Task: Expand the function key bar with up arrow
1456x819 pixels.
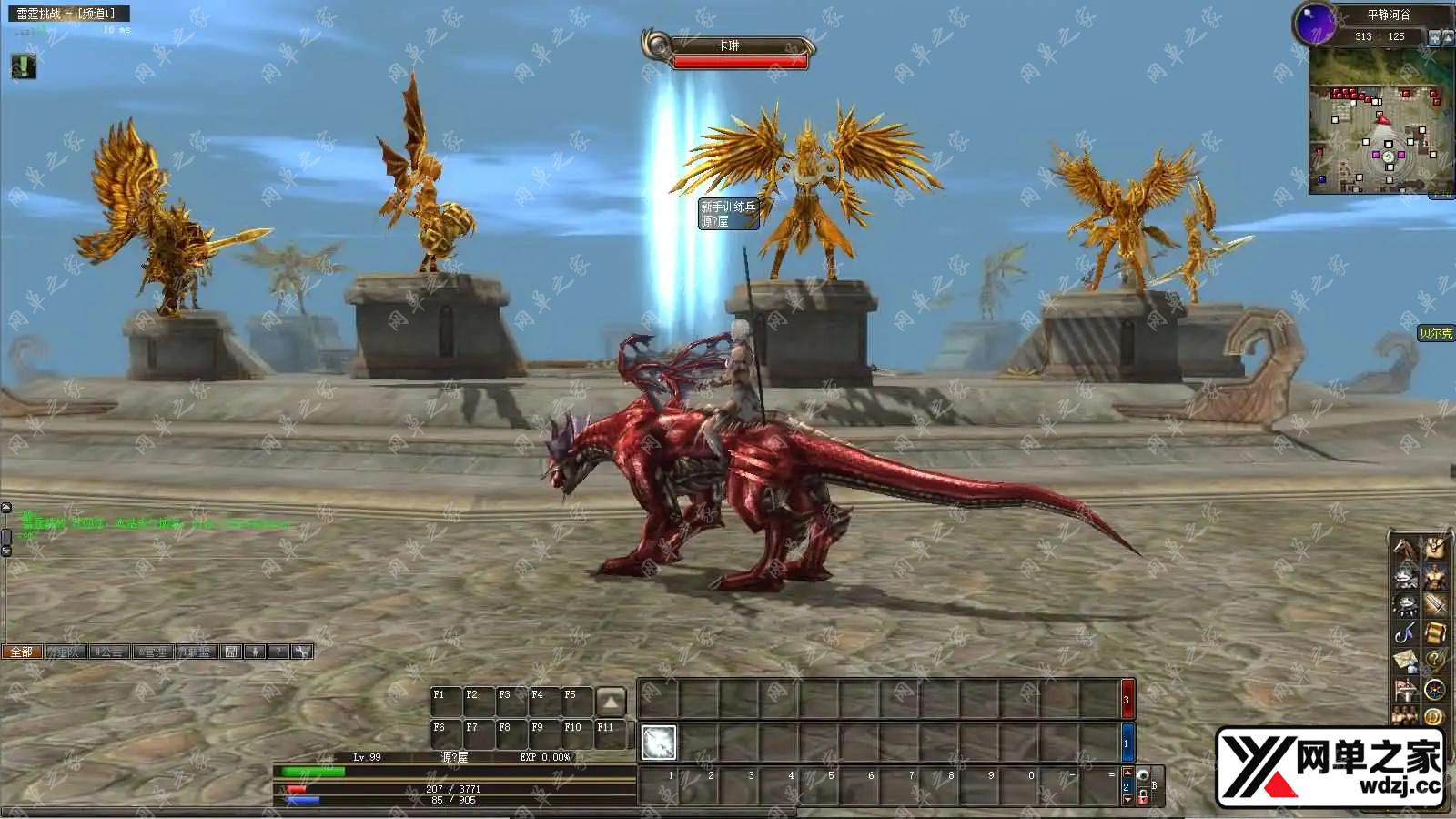Action: pyautogui.click(x=611, y=702)
